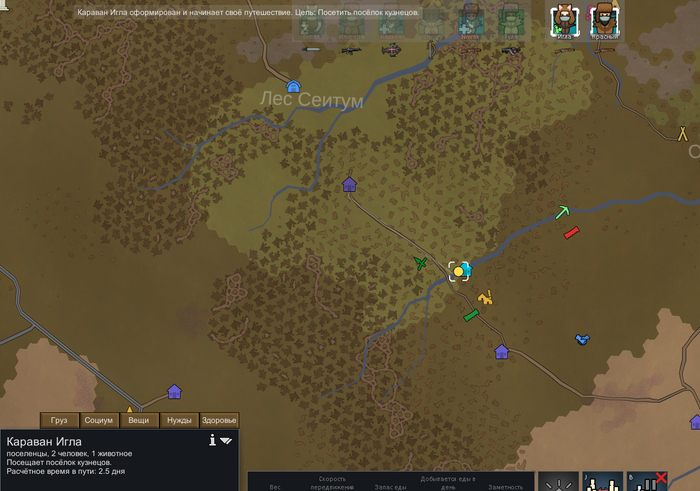Click the info "i" icon for Караван Игла
Screen dimensions: 700x491
[213, 439]
